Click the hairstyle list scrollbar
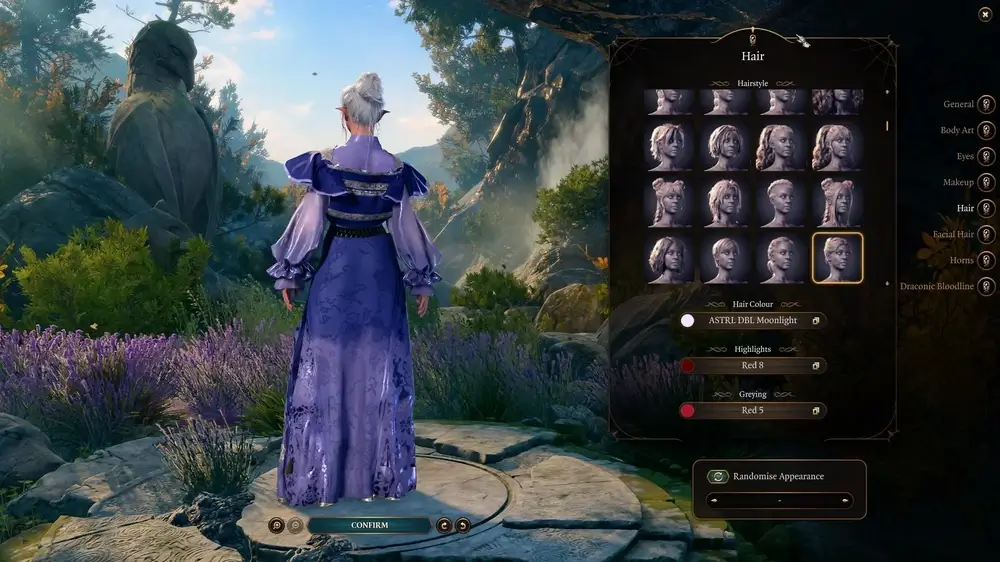 tap(886, 126)
